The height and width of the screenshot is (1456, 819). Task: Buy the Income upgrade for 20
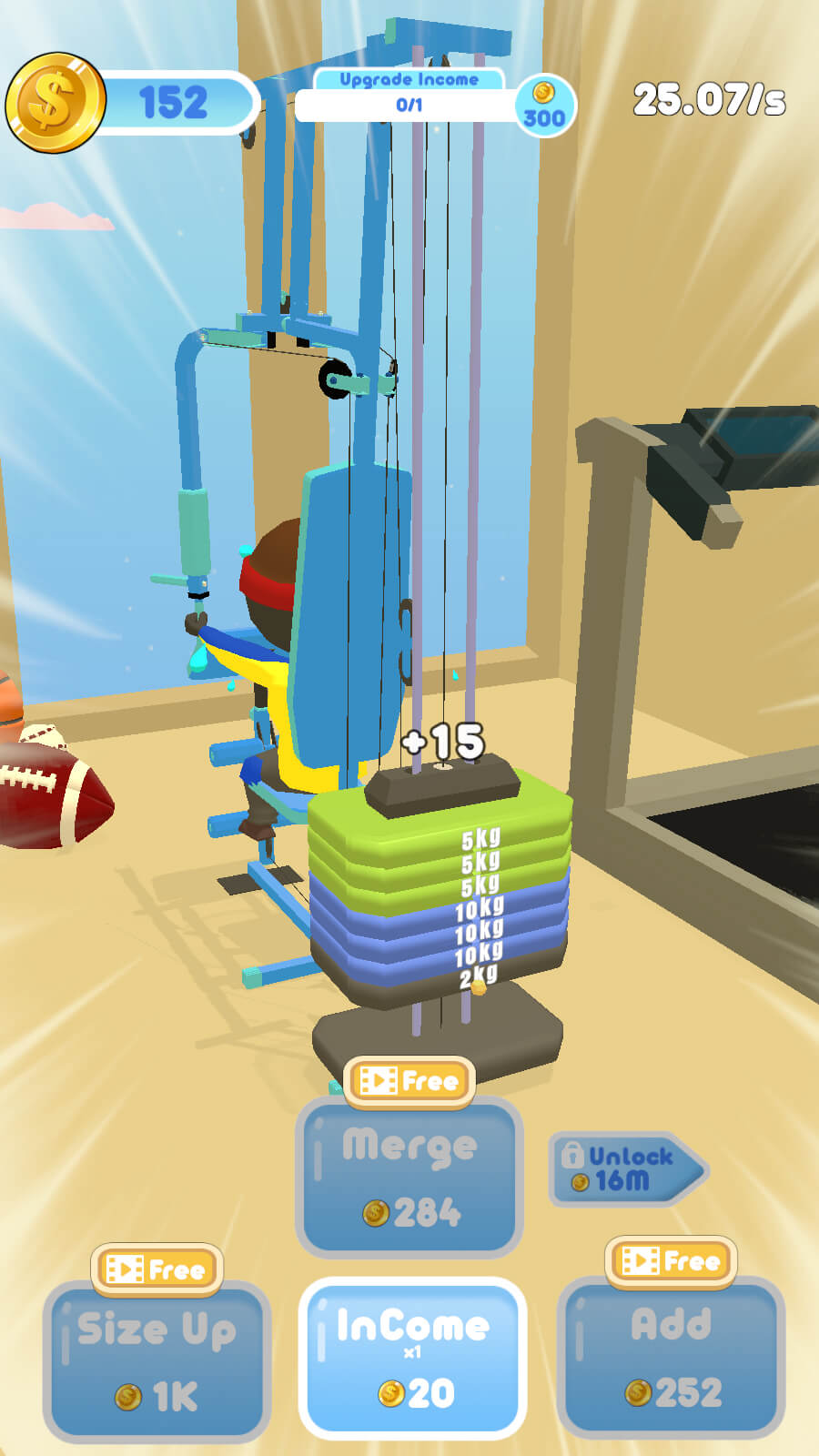412,1358
